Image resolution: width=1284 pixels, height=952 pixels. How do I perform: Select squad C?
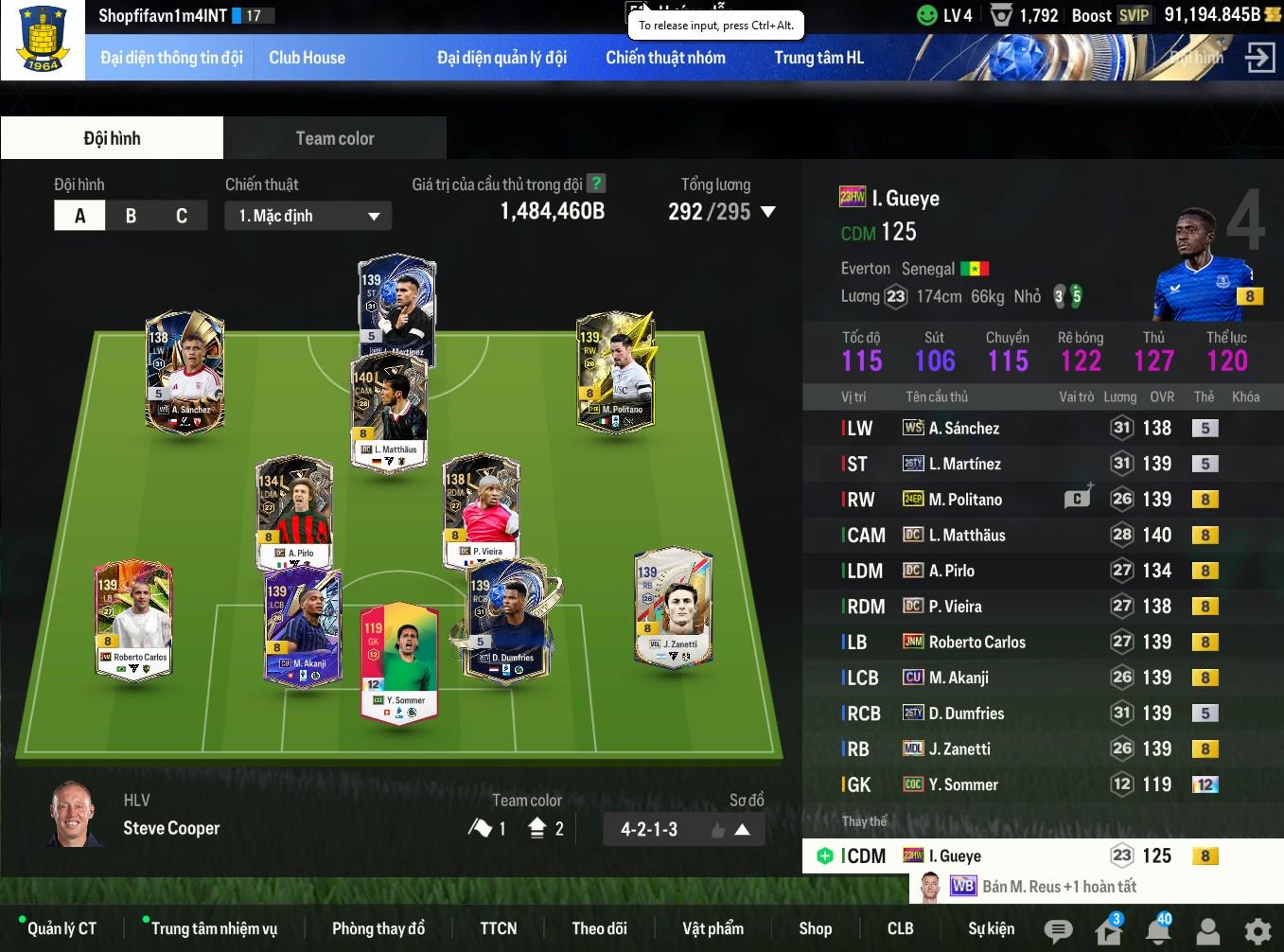click(181, 216)
